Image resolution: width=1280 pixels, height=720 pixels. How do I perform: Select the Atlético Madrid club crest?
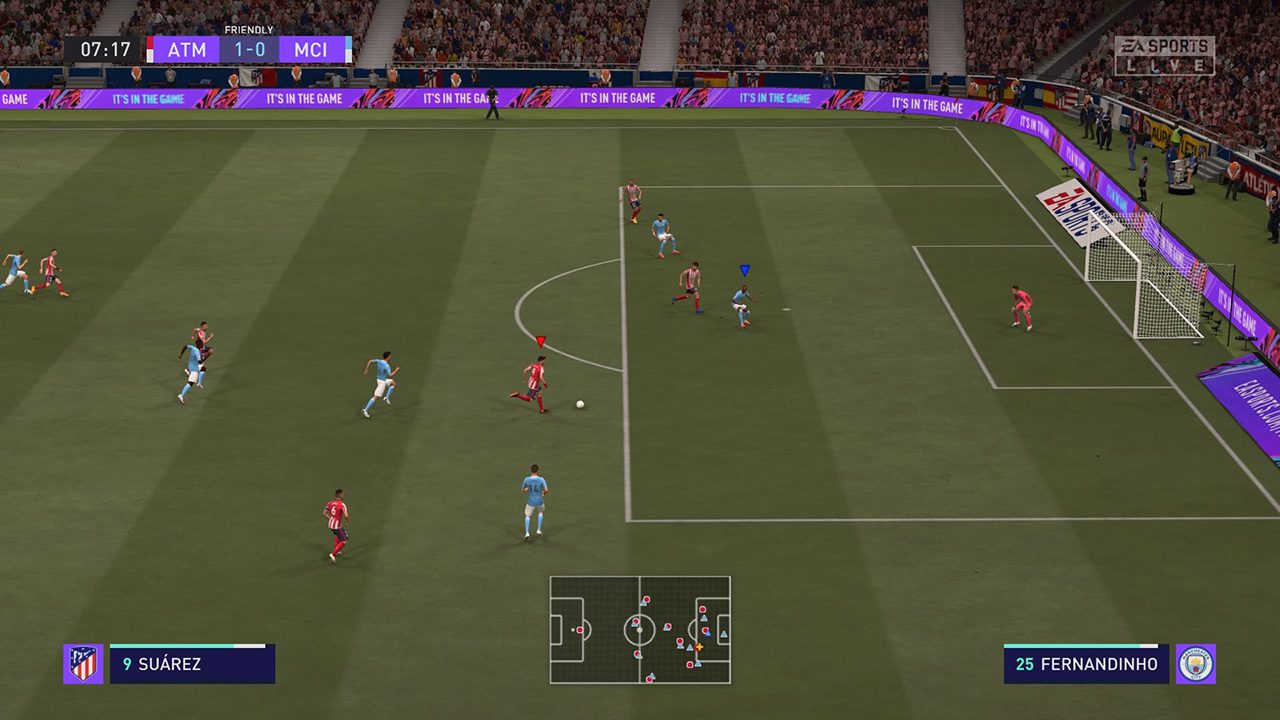tap(83, 664)
